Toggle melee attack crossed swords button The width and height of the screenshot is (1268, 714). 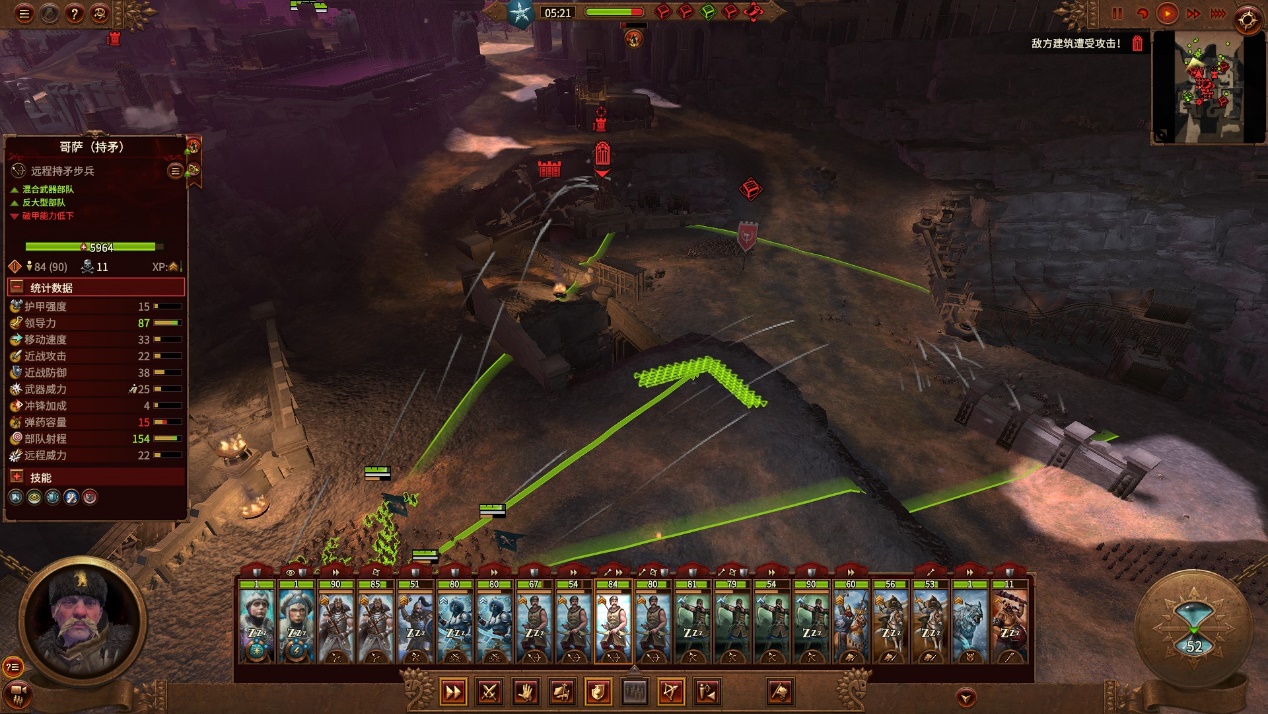[489, 691]
